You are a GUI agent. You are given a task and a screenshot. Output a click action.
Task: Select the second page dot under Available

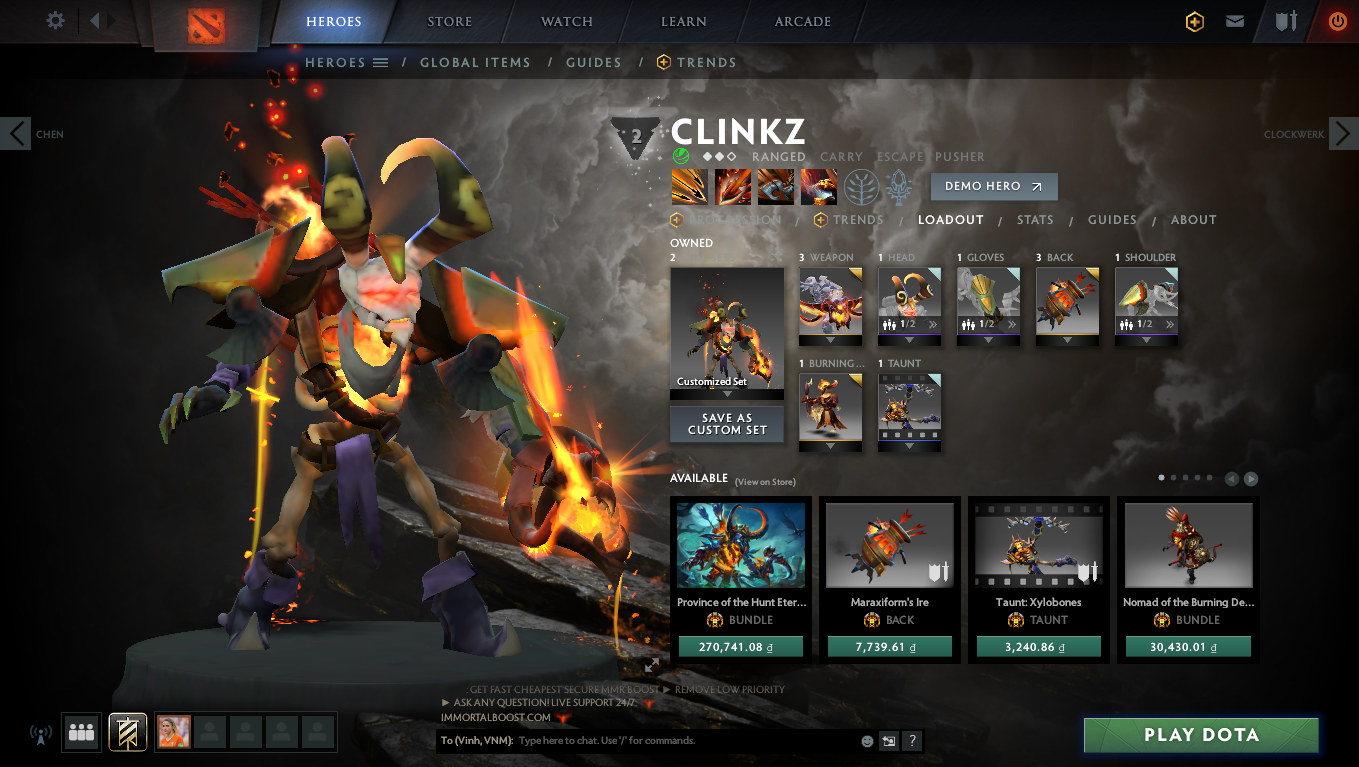[1173, 478]
